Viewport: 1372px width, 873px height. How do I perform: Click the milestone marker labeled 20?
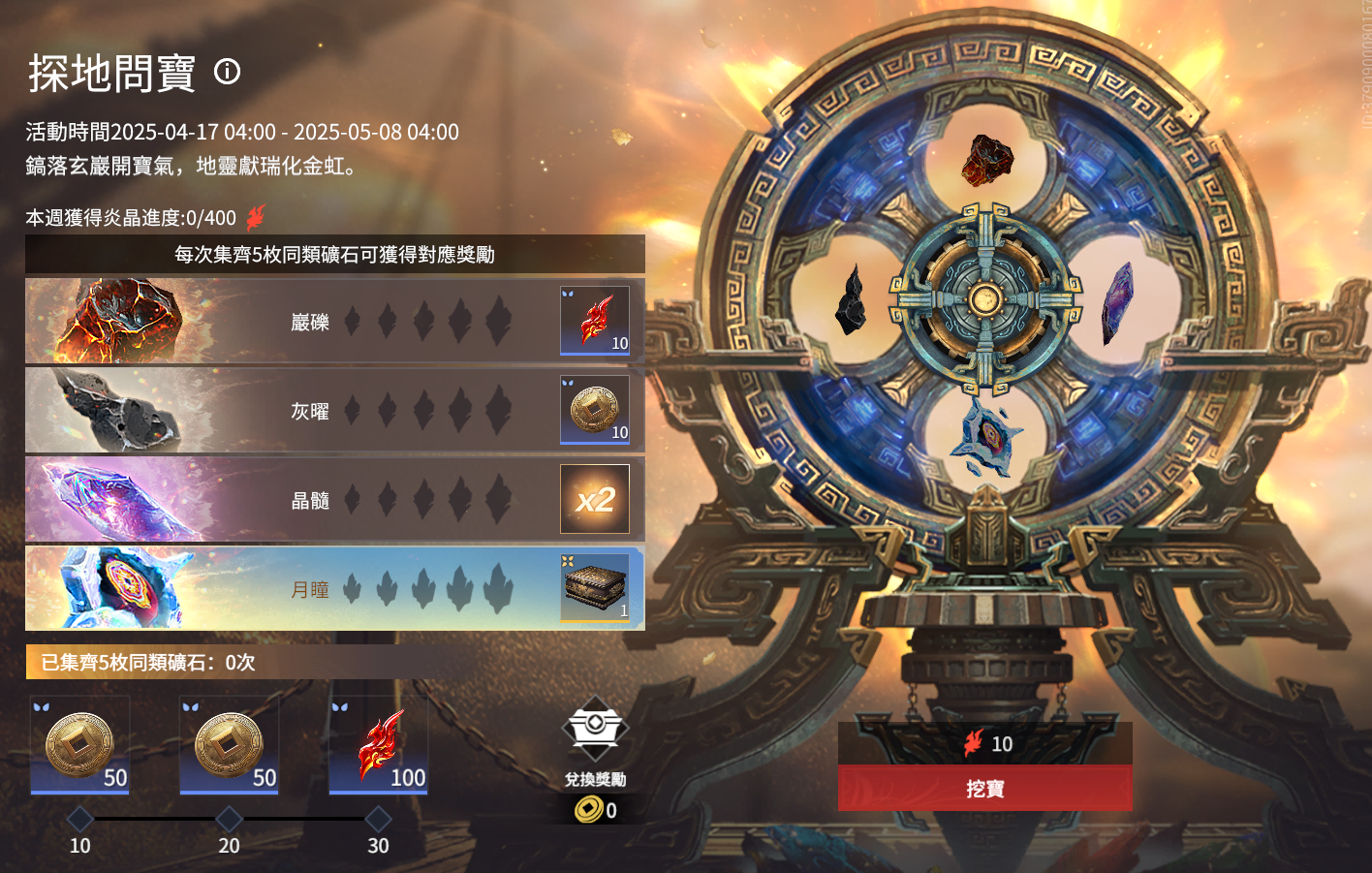pos(229,820)
